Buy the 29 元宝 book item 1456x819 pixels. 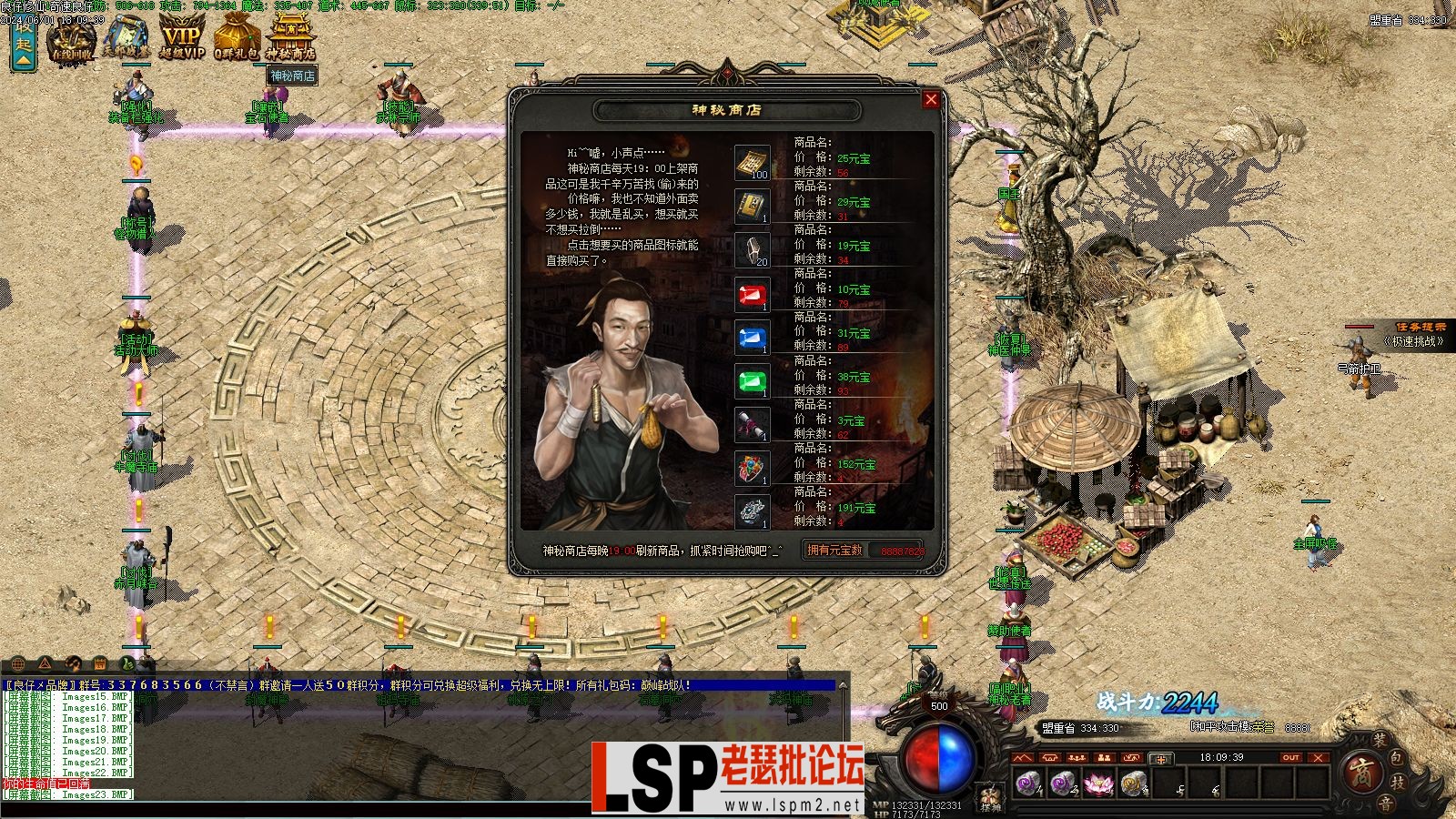pyautogui.click(x=752, y=207)
